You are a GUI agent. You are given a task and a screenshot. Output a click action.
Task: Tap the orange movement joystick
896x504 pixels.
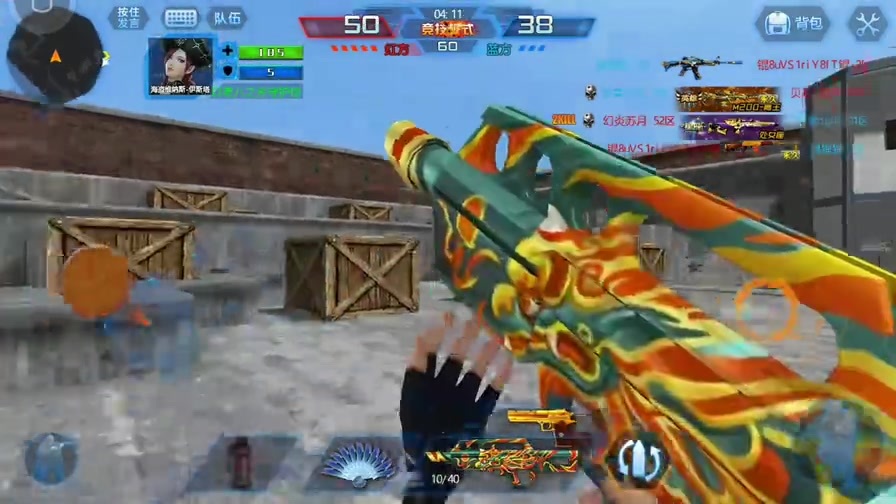(x=96, y=283)
